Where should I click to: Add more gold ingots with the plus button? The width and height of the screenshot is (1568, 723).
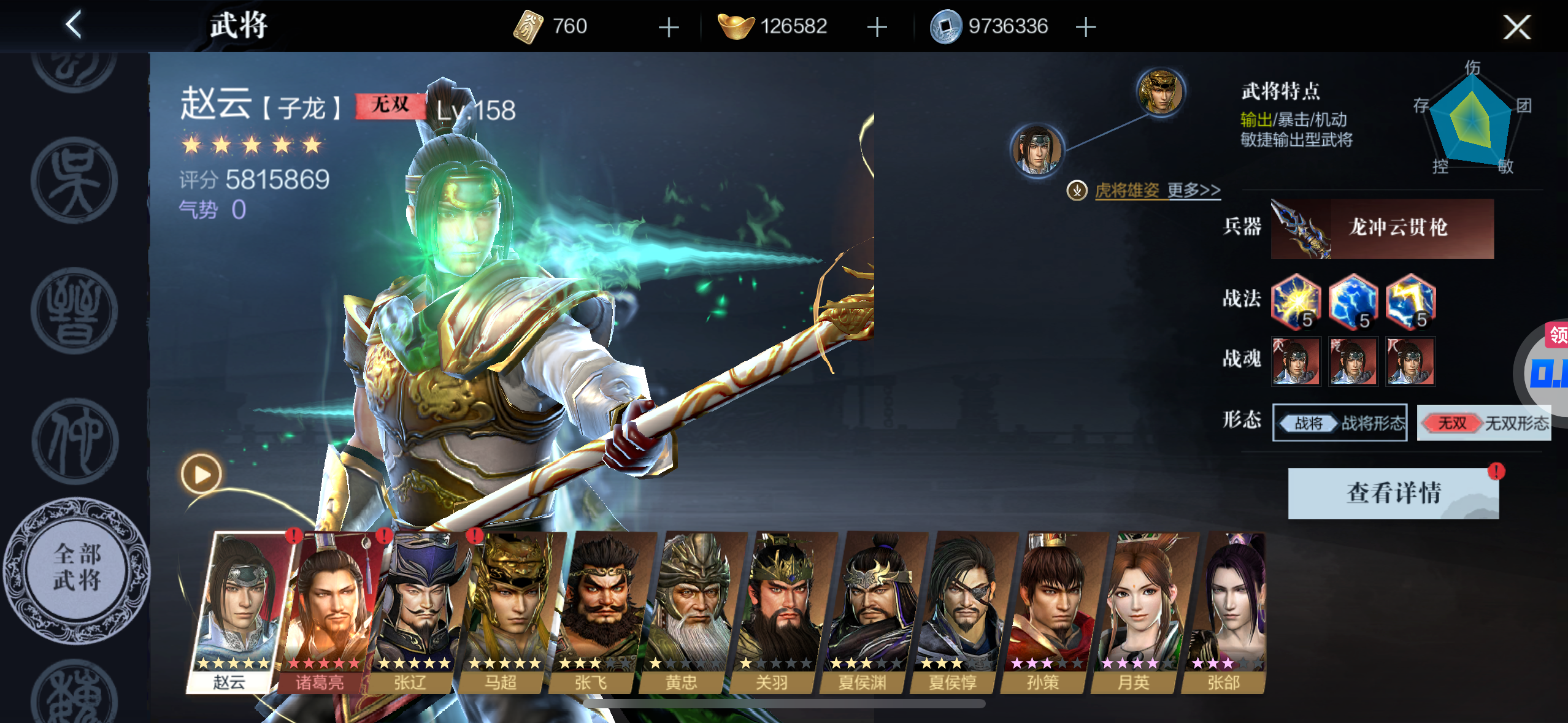[877, 27]
